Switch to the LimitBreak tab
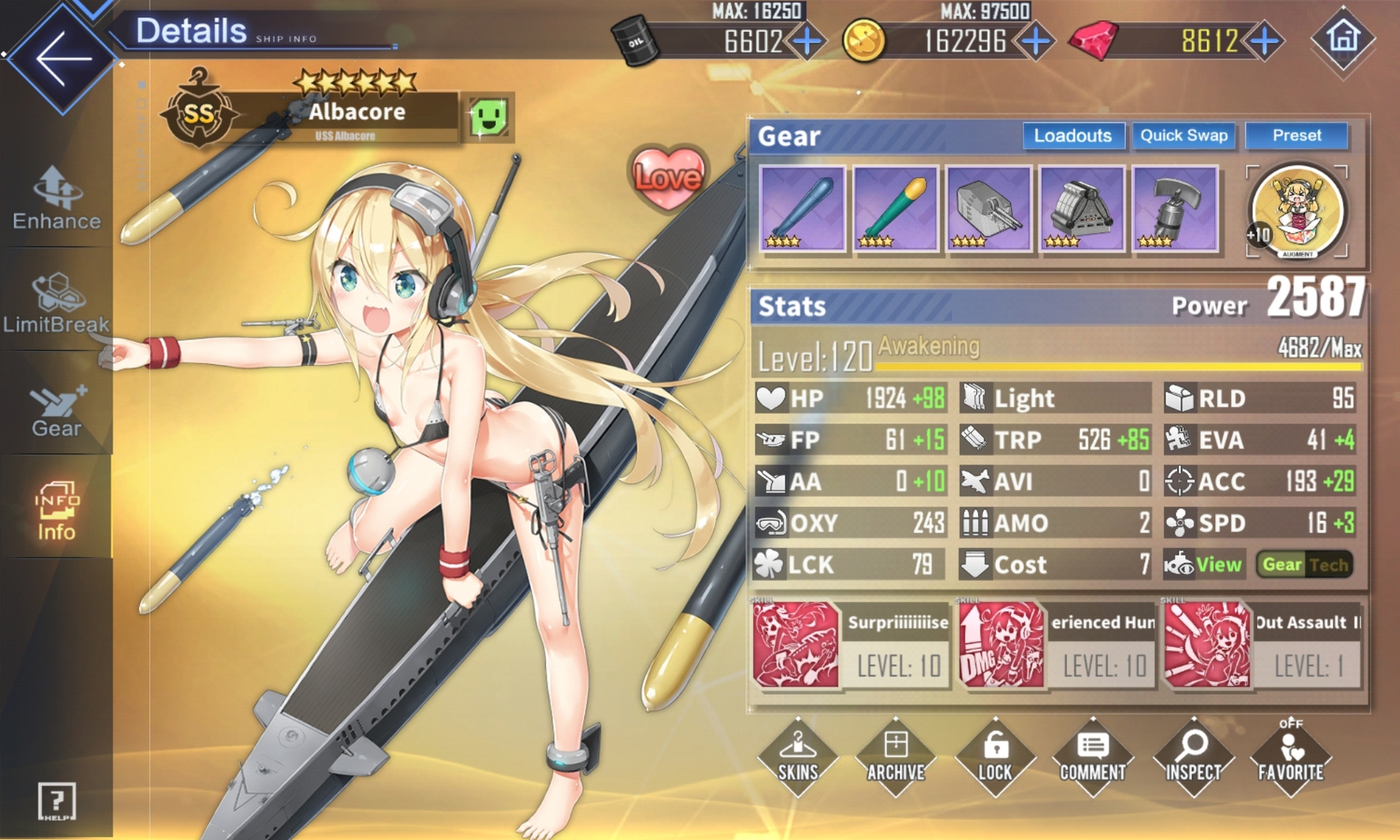Viewport: 1400px width, 840px height. (x=56, y=303)
